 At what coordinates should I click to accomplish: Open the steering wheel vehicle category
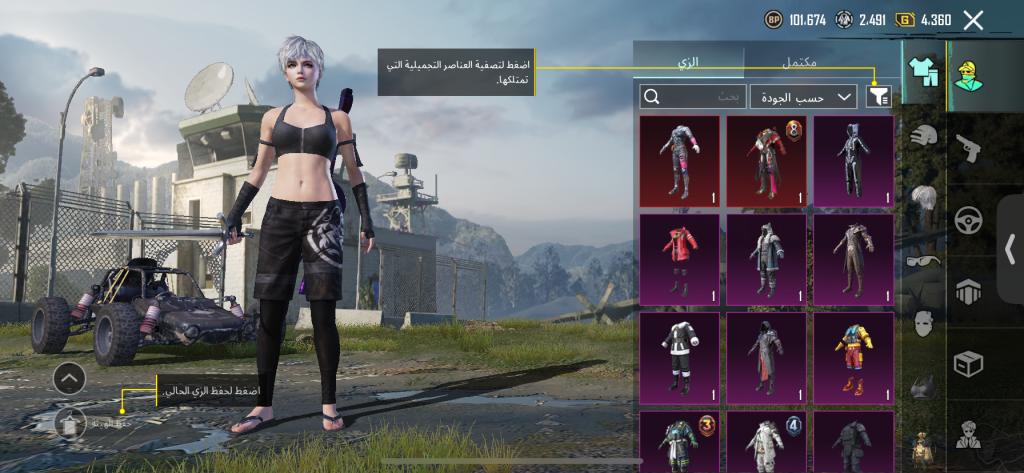pos(968,221)
